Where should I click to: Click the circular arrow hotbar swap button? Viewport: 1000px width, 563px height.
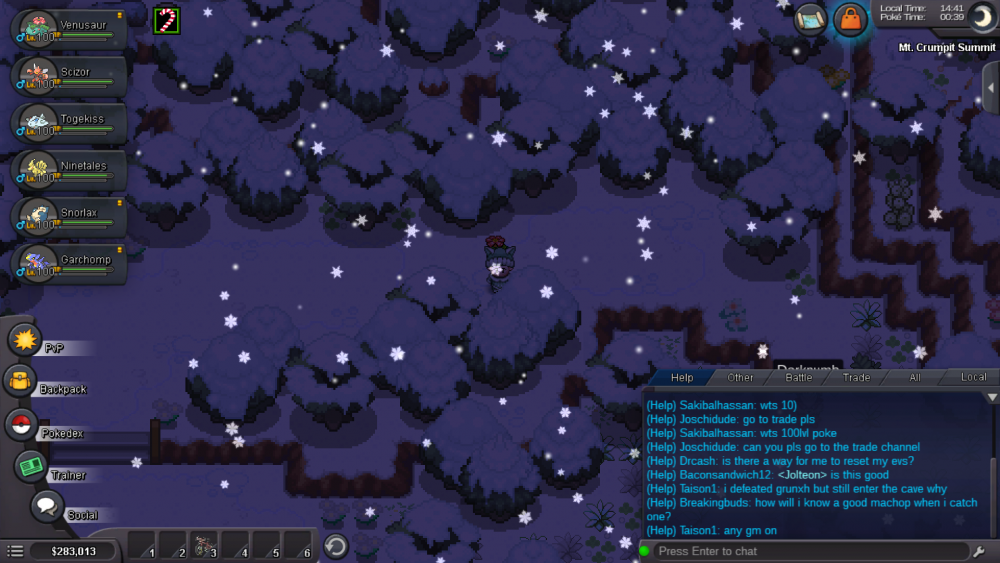point(337,546)
